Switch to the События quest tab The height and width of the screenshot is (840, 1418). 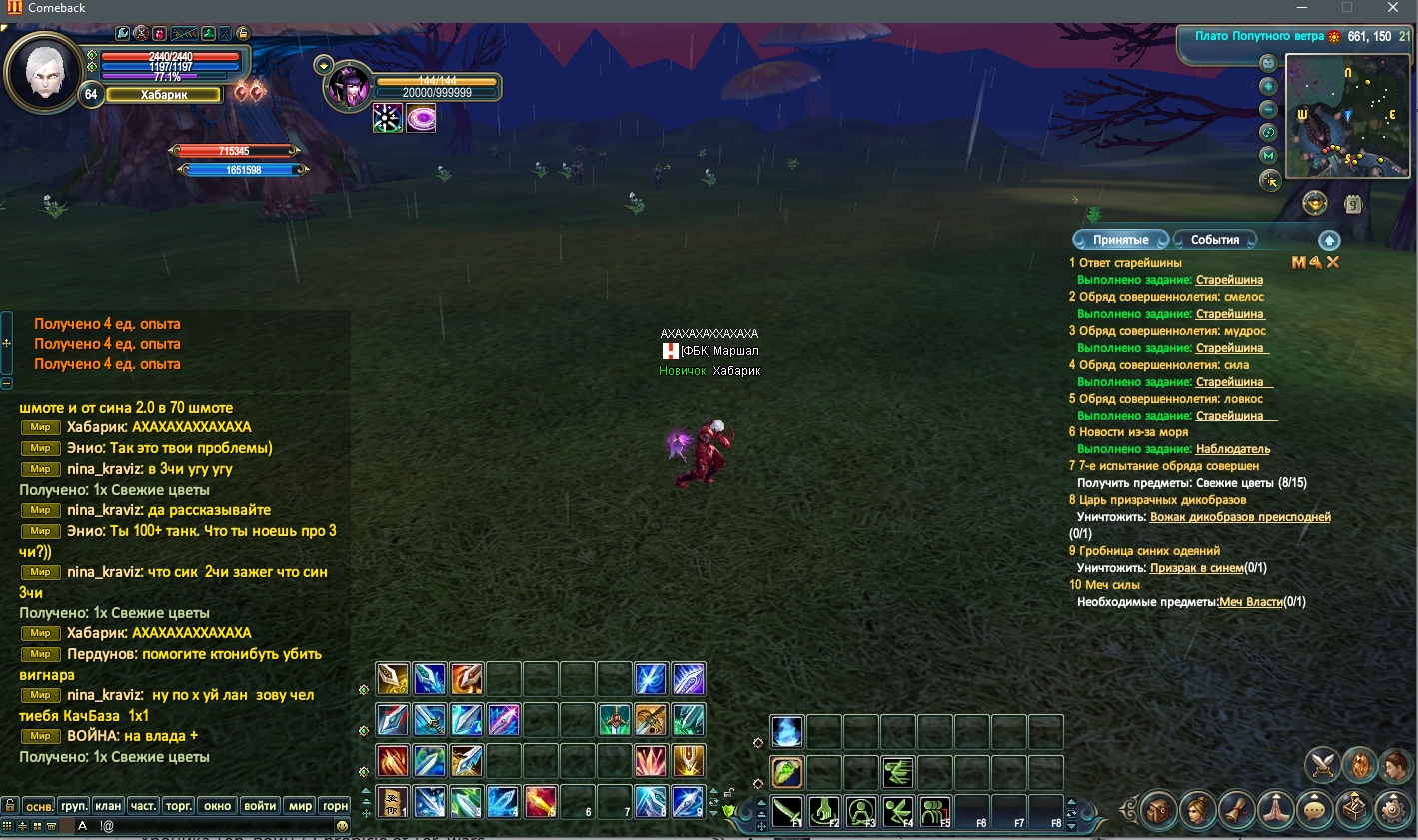click(x=1214, y=240)
